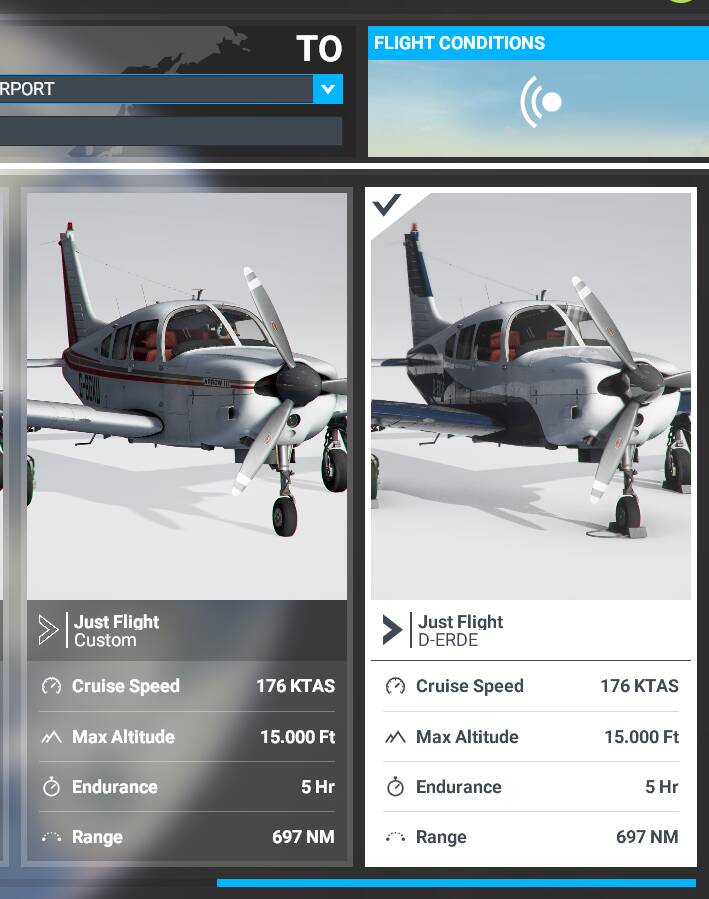Select the Just Flight Custom livery card
The image size is (709, 899).
coord(187,420)
